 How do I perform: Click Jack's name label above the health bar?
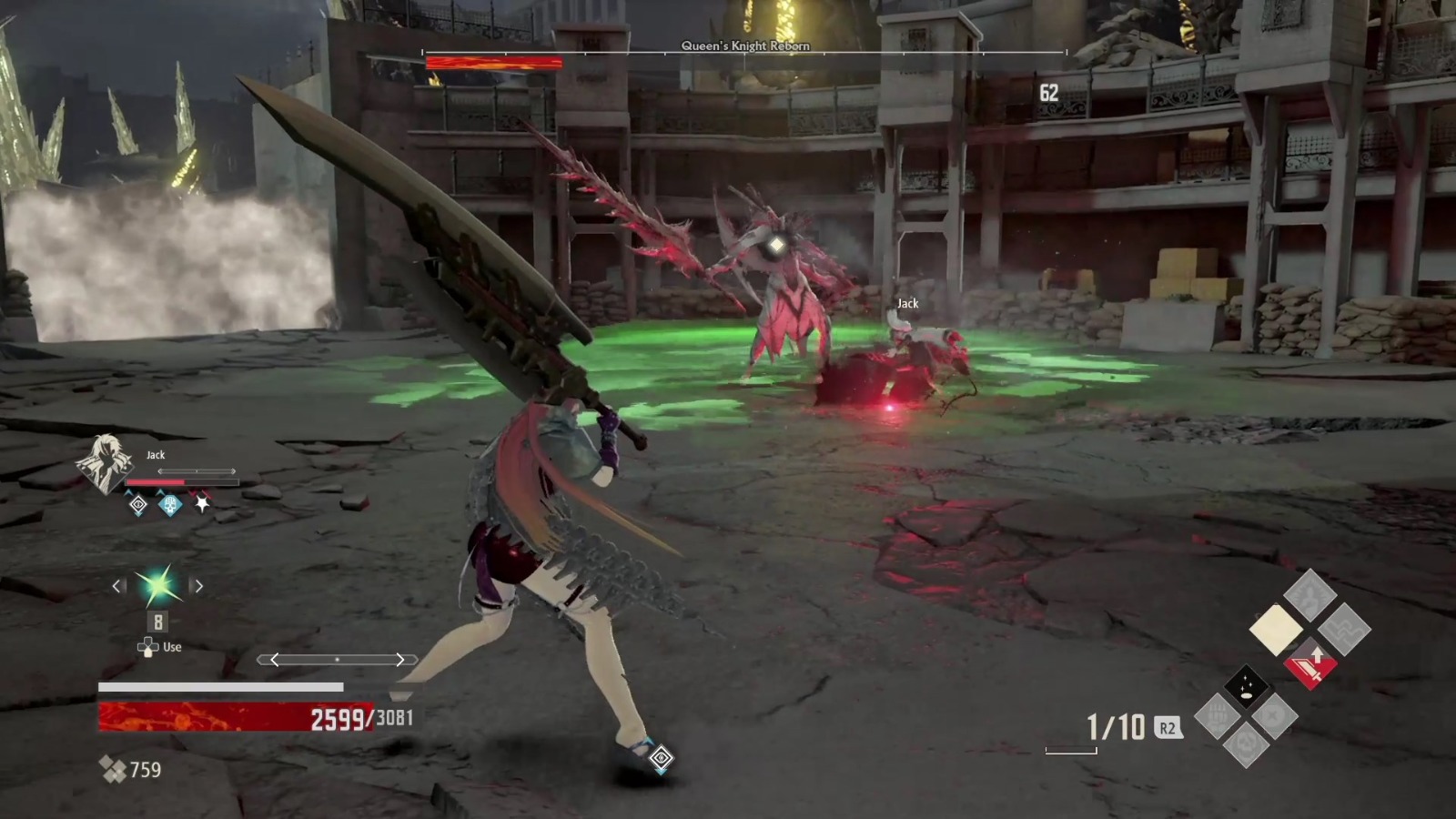click(x=155, y=455)
